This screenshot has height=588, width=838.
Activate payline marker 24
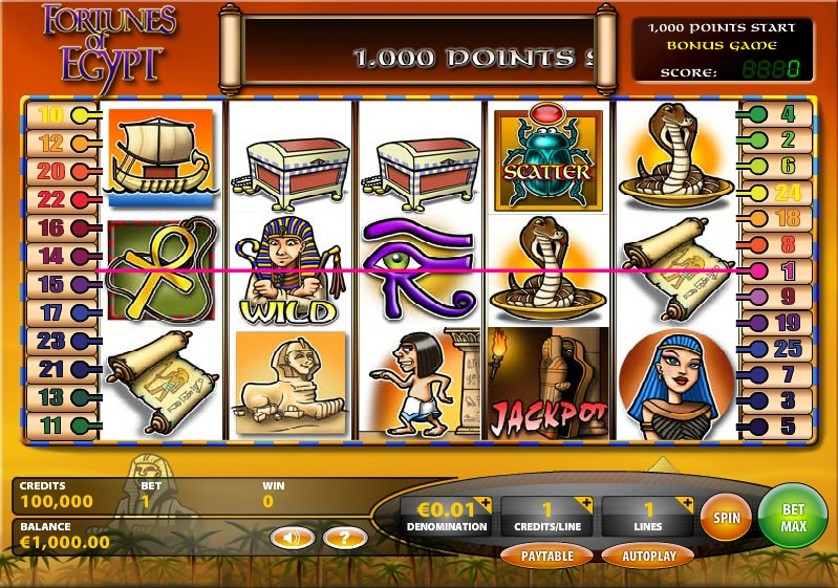[787, 192]
